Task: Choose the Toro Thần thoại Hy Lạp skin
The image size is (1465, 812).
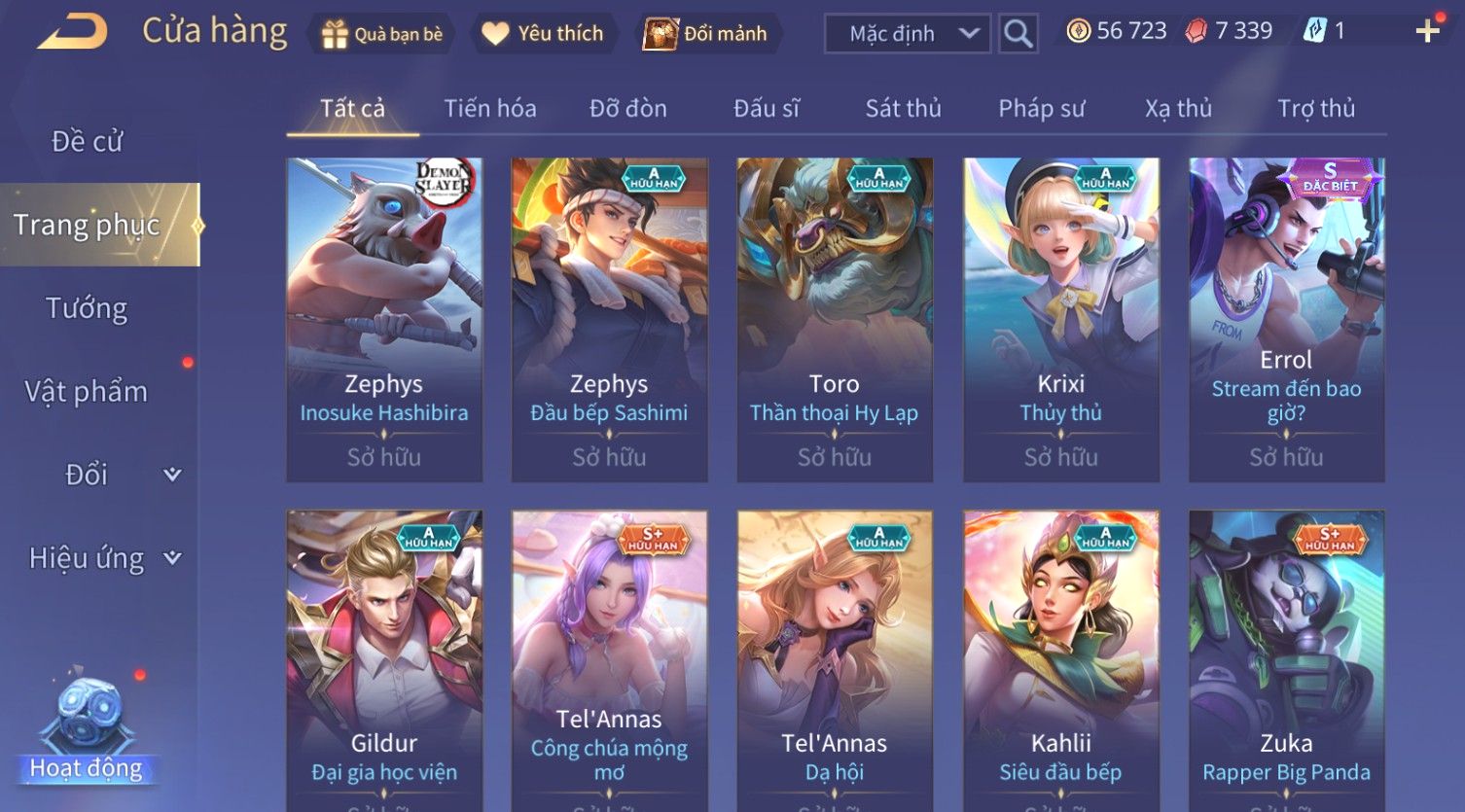Action: 835,319
